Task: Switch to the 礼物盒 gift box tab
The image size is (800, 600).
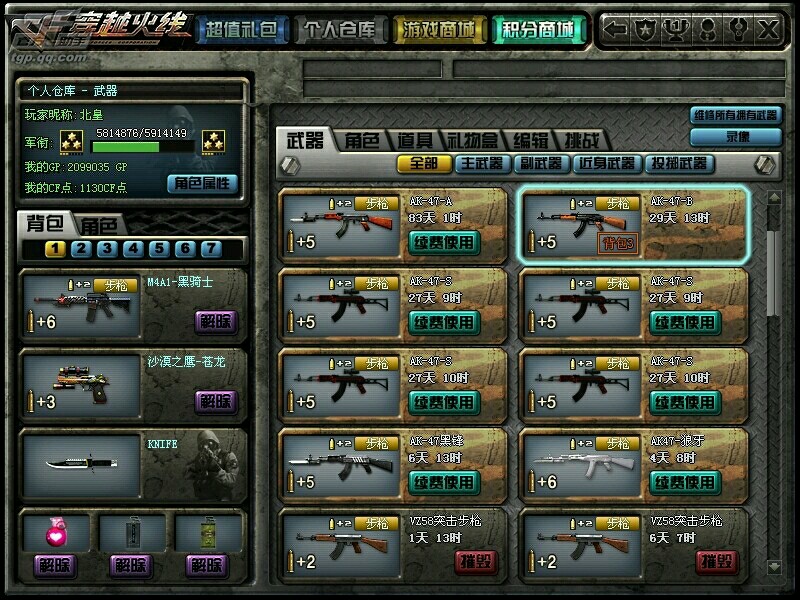Action: [474, 140]
